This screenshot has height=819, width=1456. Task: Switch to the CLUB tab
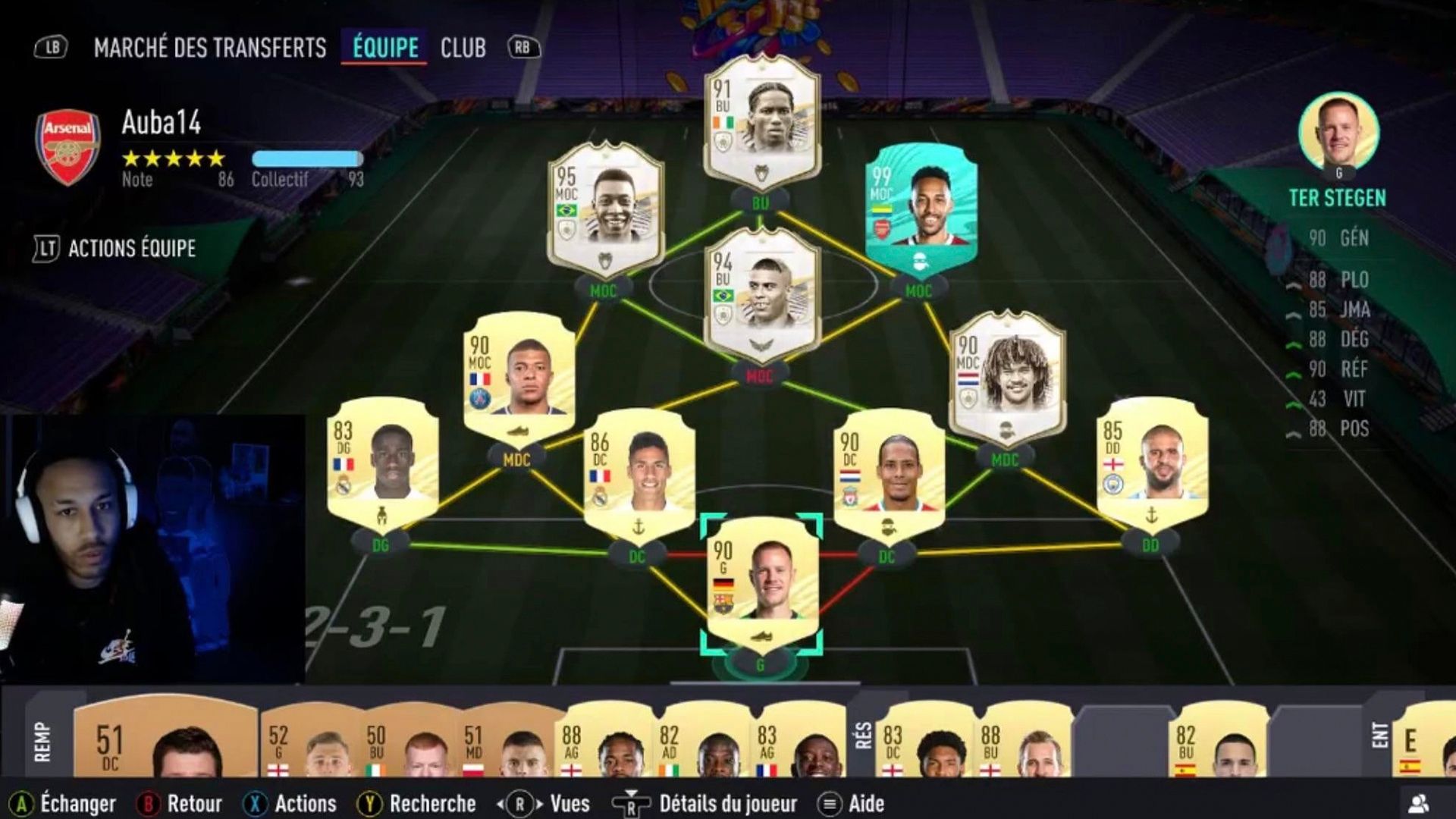[x=464, y=47]
